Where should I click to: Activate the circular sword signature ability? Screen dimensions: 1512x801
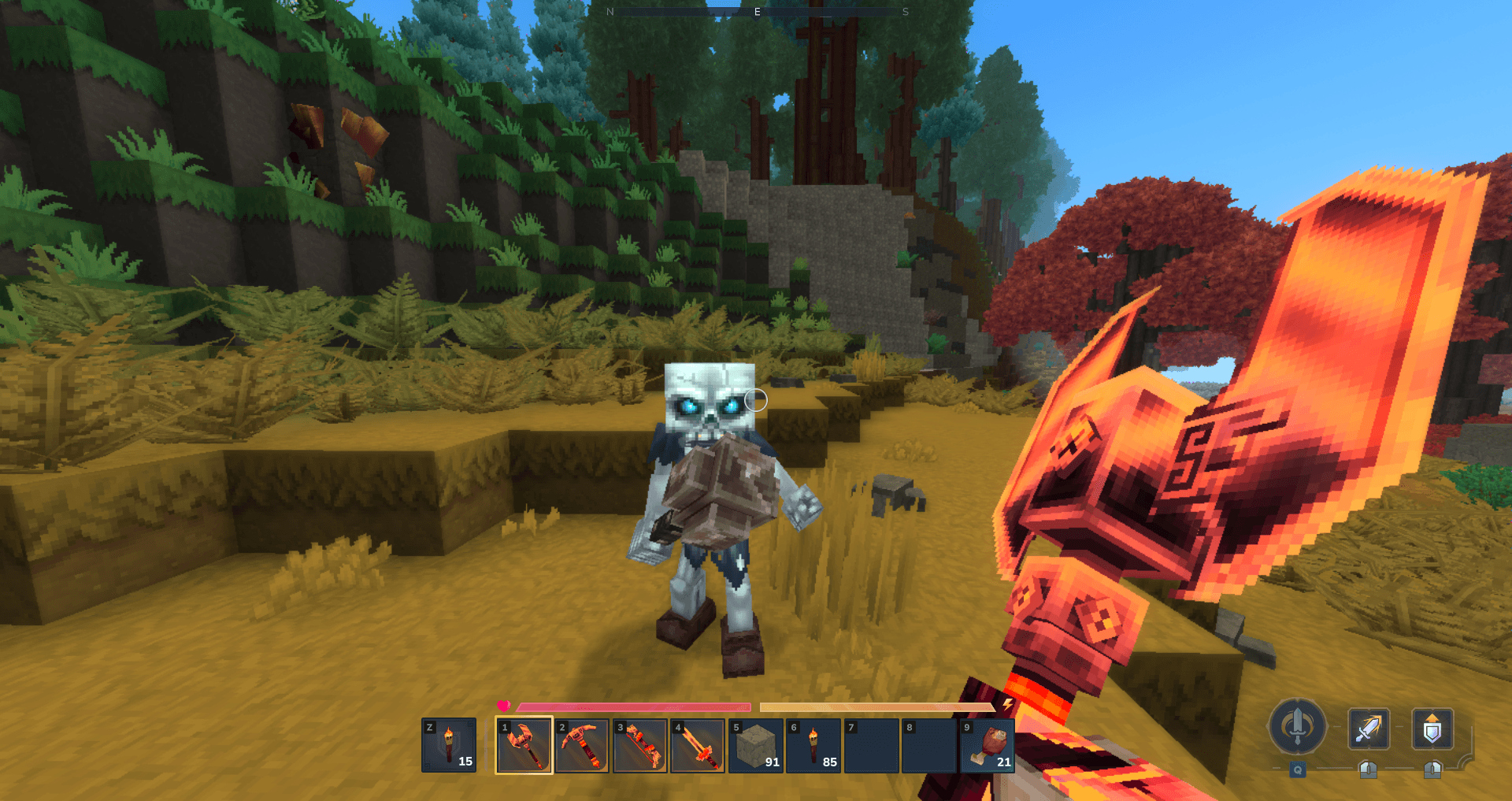[1297, 726]
